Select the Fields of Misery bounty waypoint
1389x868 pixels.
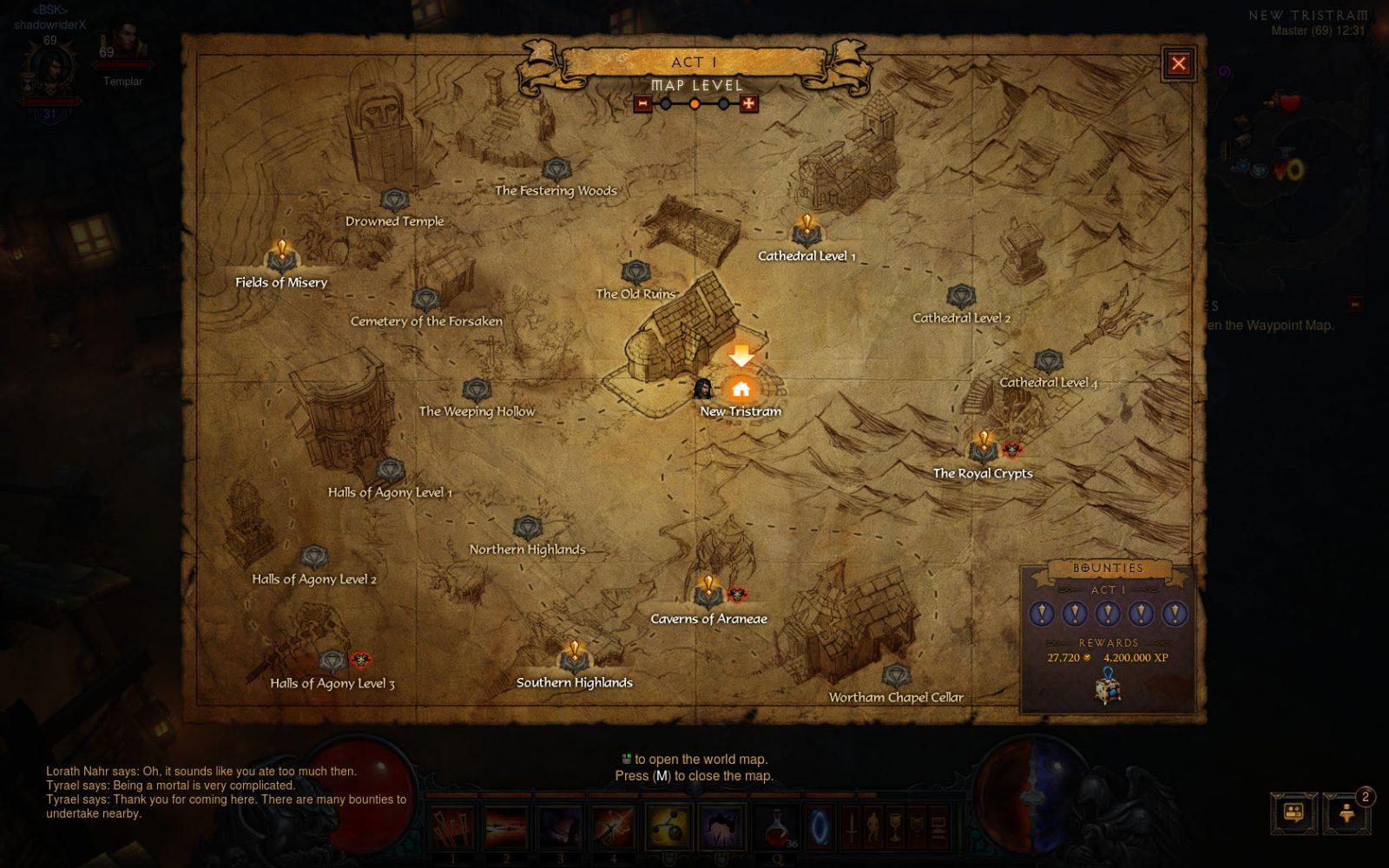point(281,259)
